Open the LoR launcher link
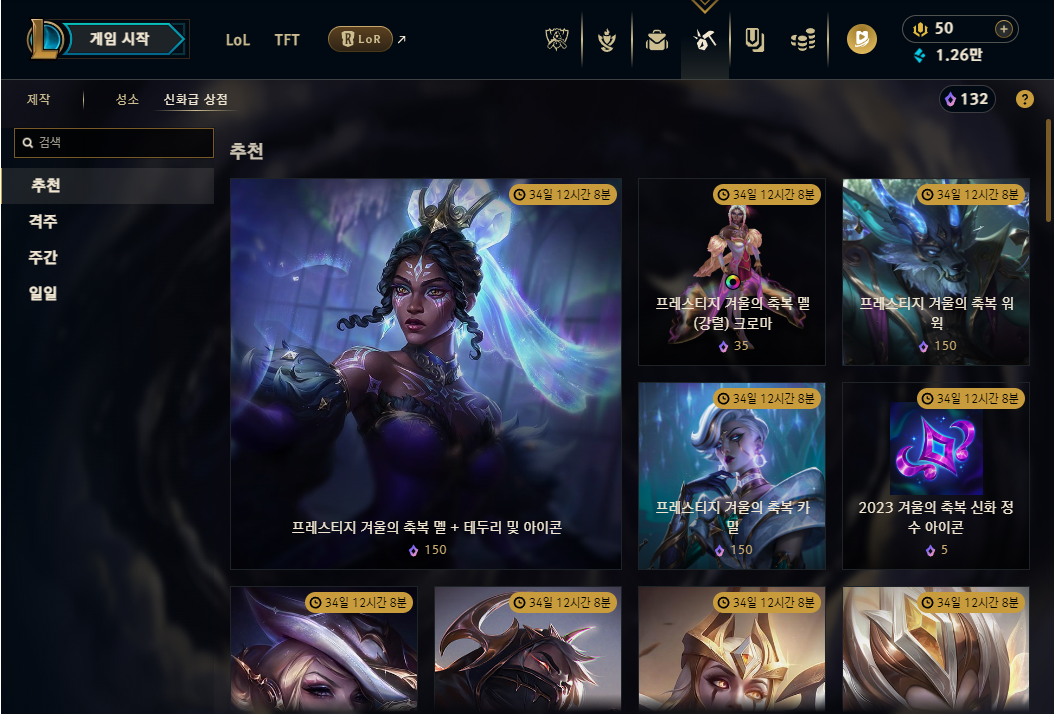This screenshot has height=714, width=1054. [x=360, y=40]
